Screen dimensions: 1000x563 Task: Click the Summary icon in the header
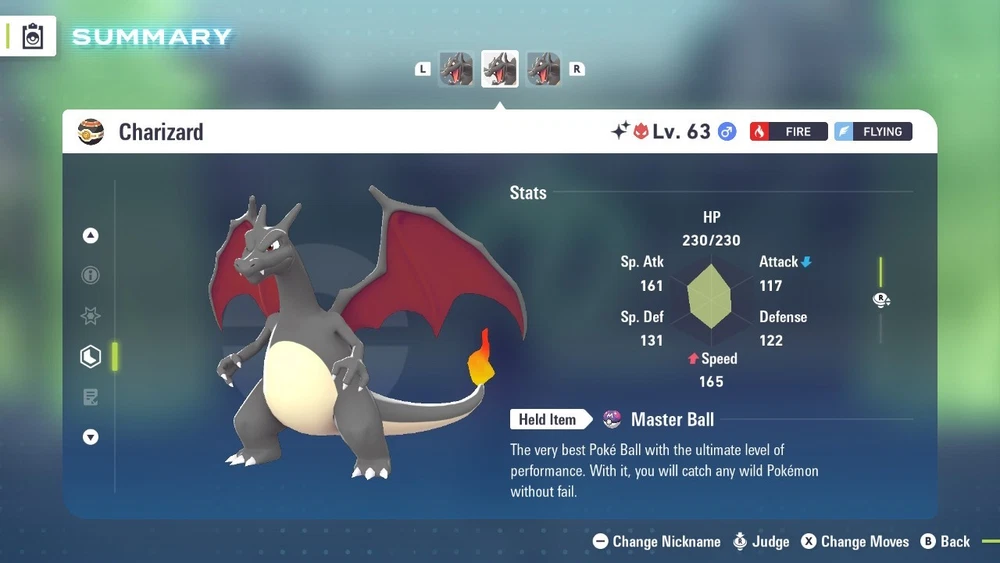[x=33, y=37]
